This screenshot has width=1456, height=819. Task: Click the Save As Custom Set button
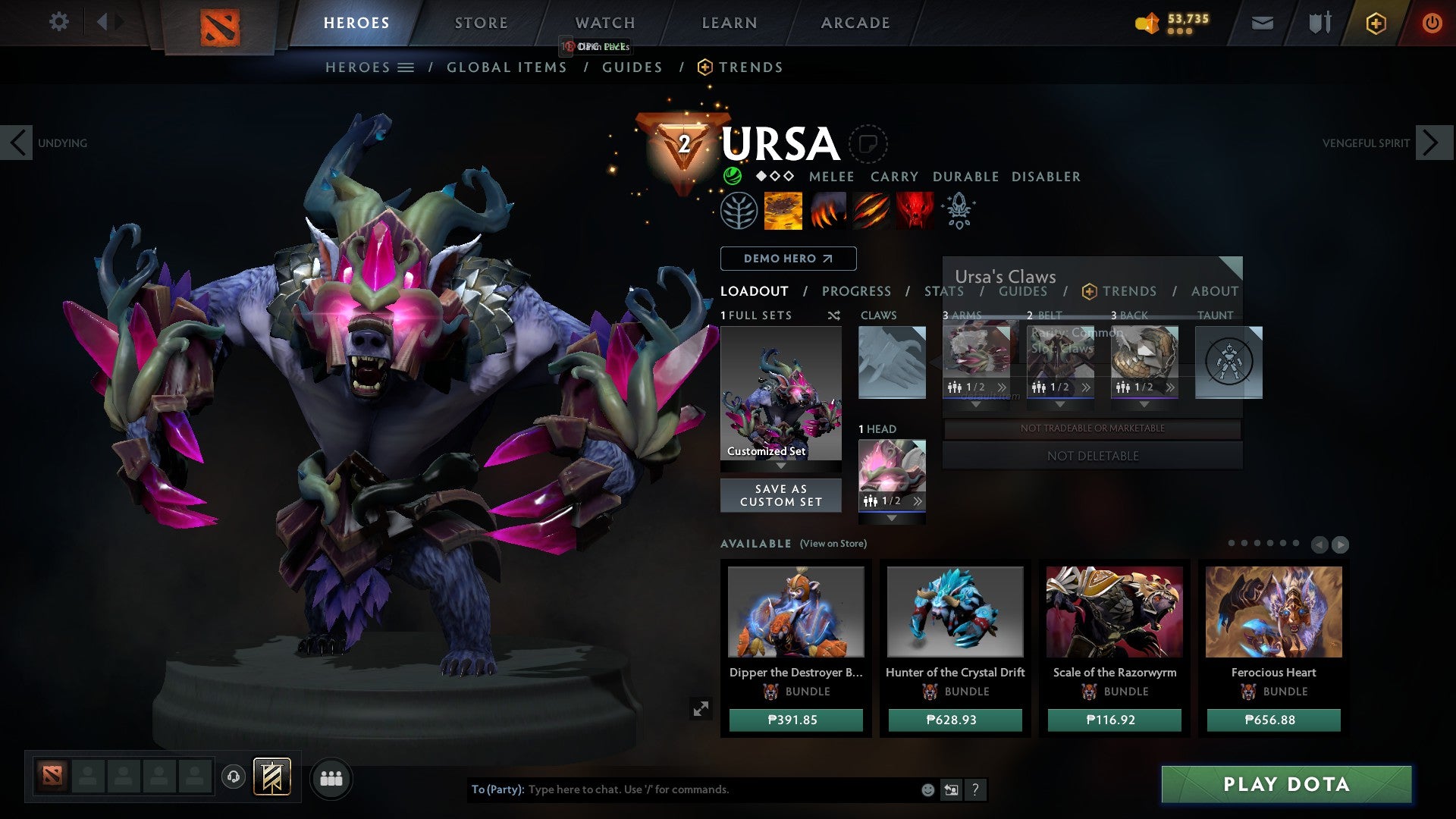(780, 495)
